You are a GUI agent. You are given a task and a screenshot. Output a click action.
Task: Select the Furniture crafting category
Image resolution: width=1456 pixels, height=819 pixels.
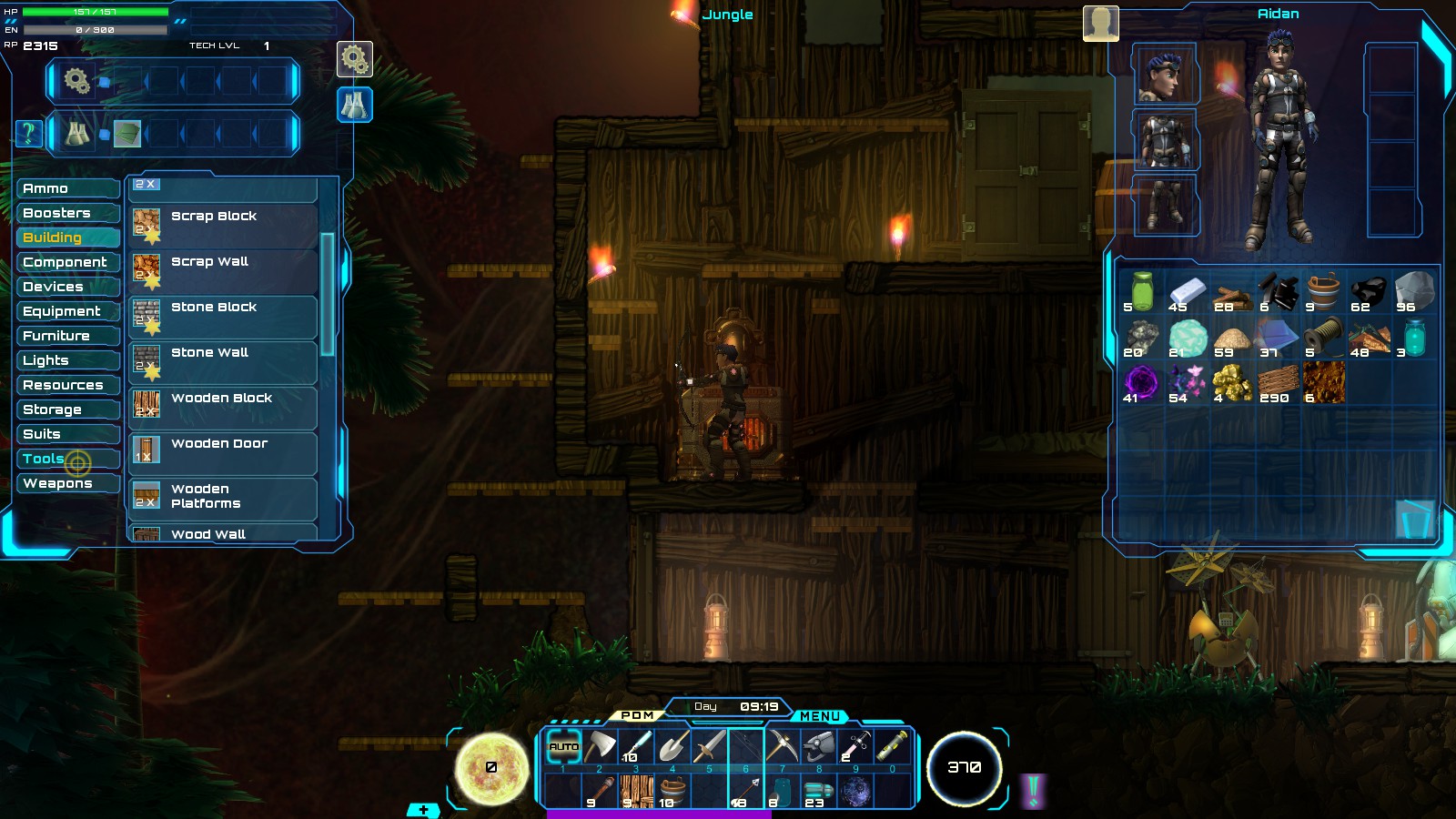tap(67, 336)
